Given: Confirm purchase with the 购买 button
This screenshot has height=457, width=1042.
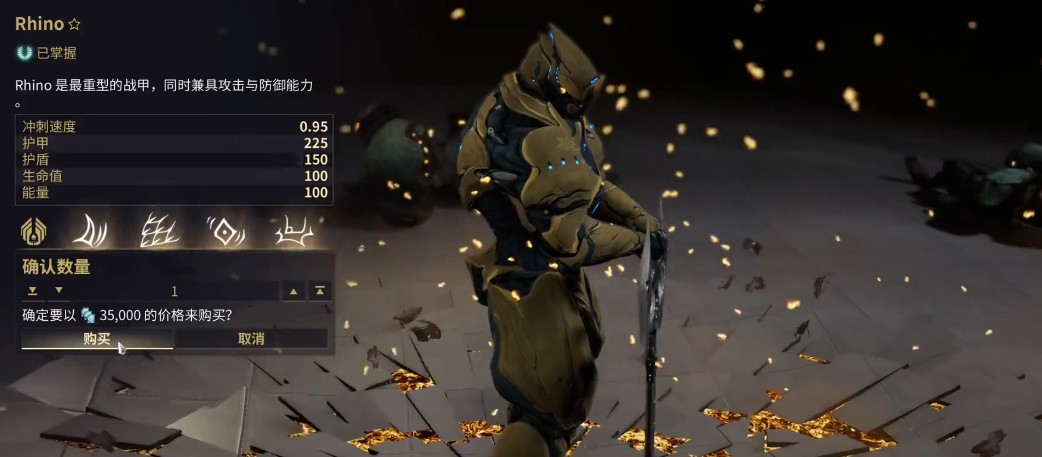Looking at the screenshot, I should [97, 339].
